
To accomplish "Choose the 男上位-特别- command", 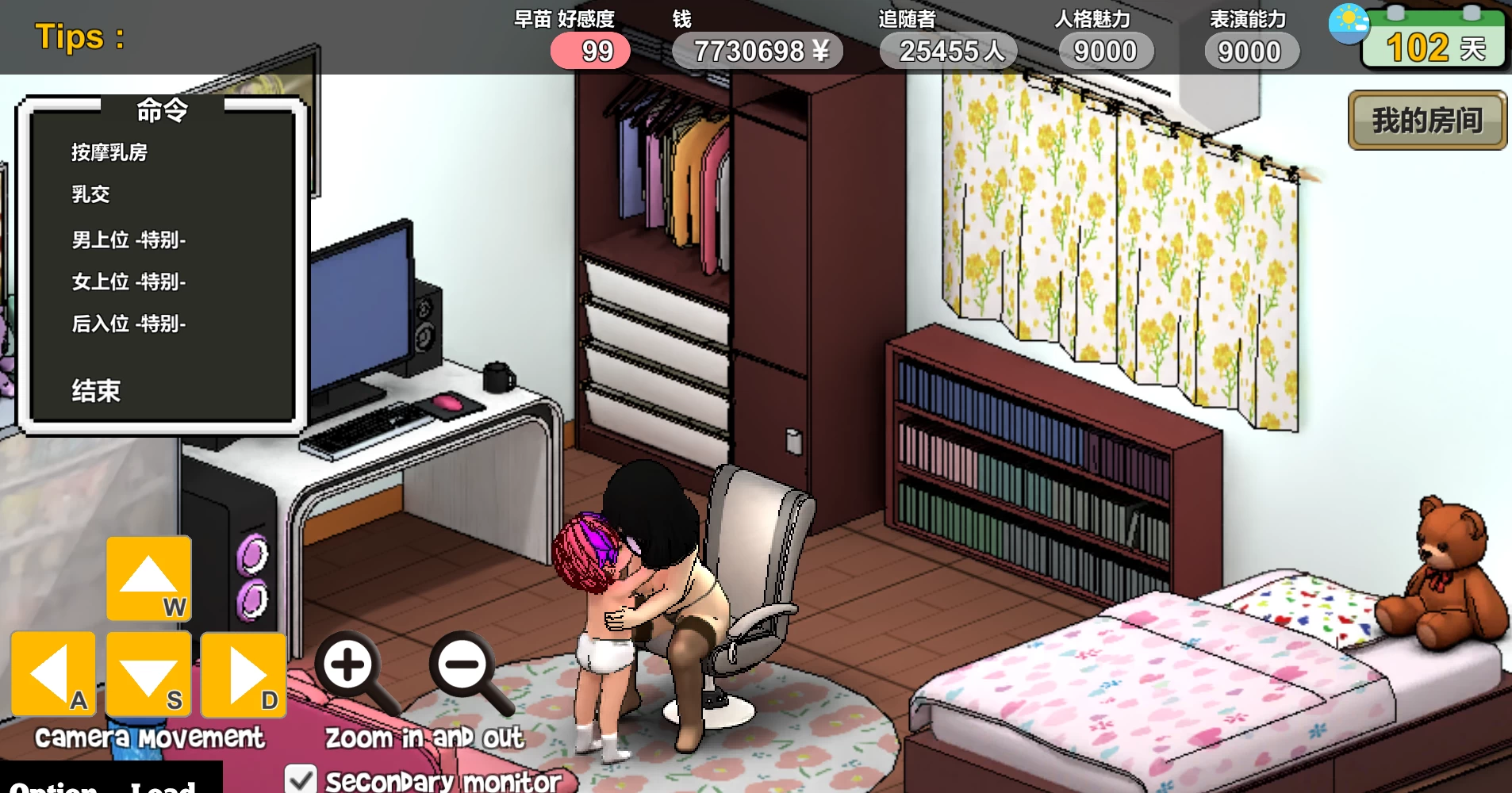I will (x=127, y=239).
